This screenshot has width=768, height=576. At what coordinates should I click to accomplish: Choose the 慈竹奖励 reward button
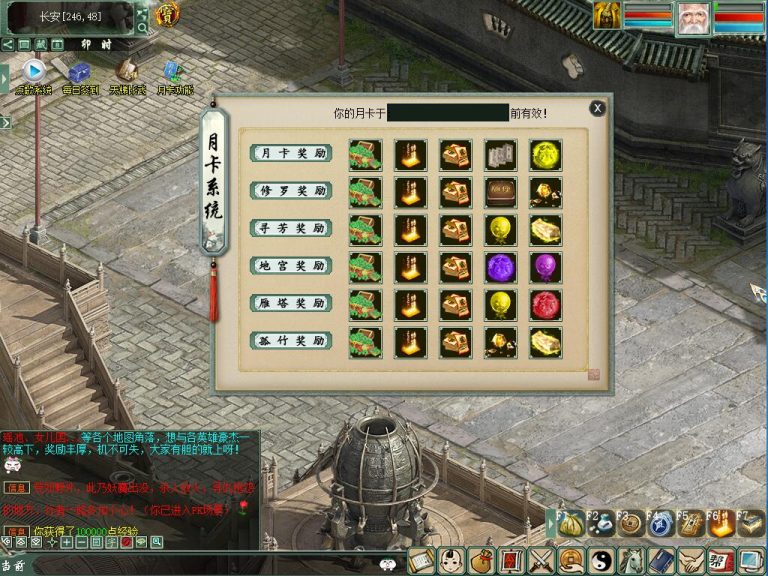290,341
